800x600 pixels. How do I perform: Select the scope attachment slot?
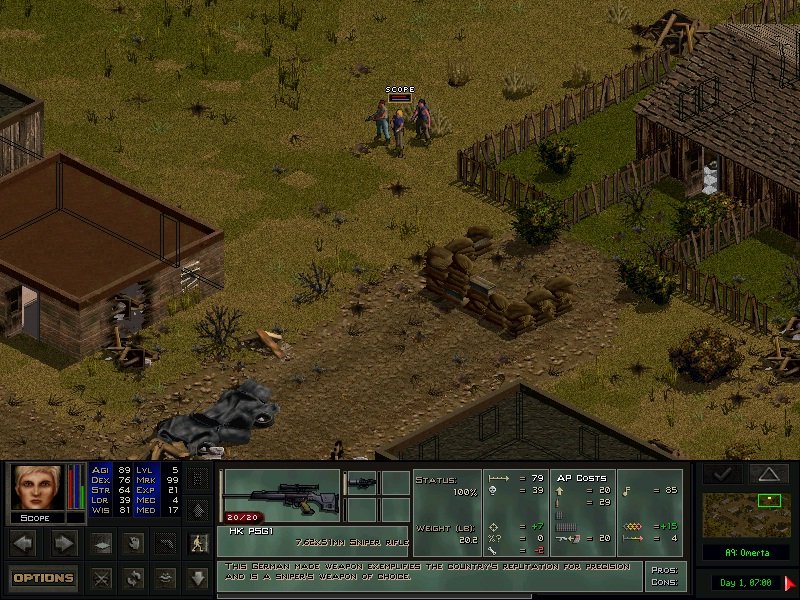click(x=362, y=482)
